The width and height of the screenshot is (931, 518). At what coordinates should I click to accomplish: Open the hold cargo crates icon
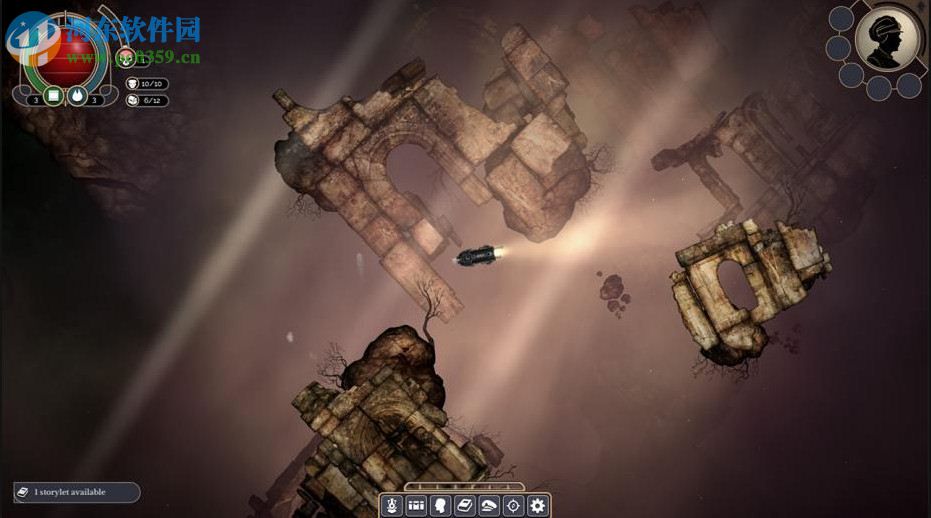coord(416,505)
